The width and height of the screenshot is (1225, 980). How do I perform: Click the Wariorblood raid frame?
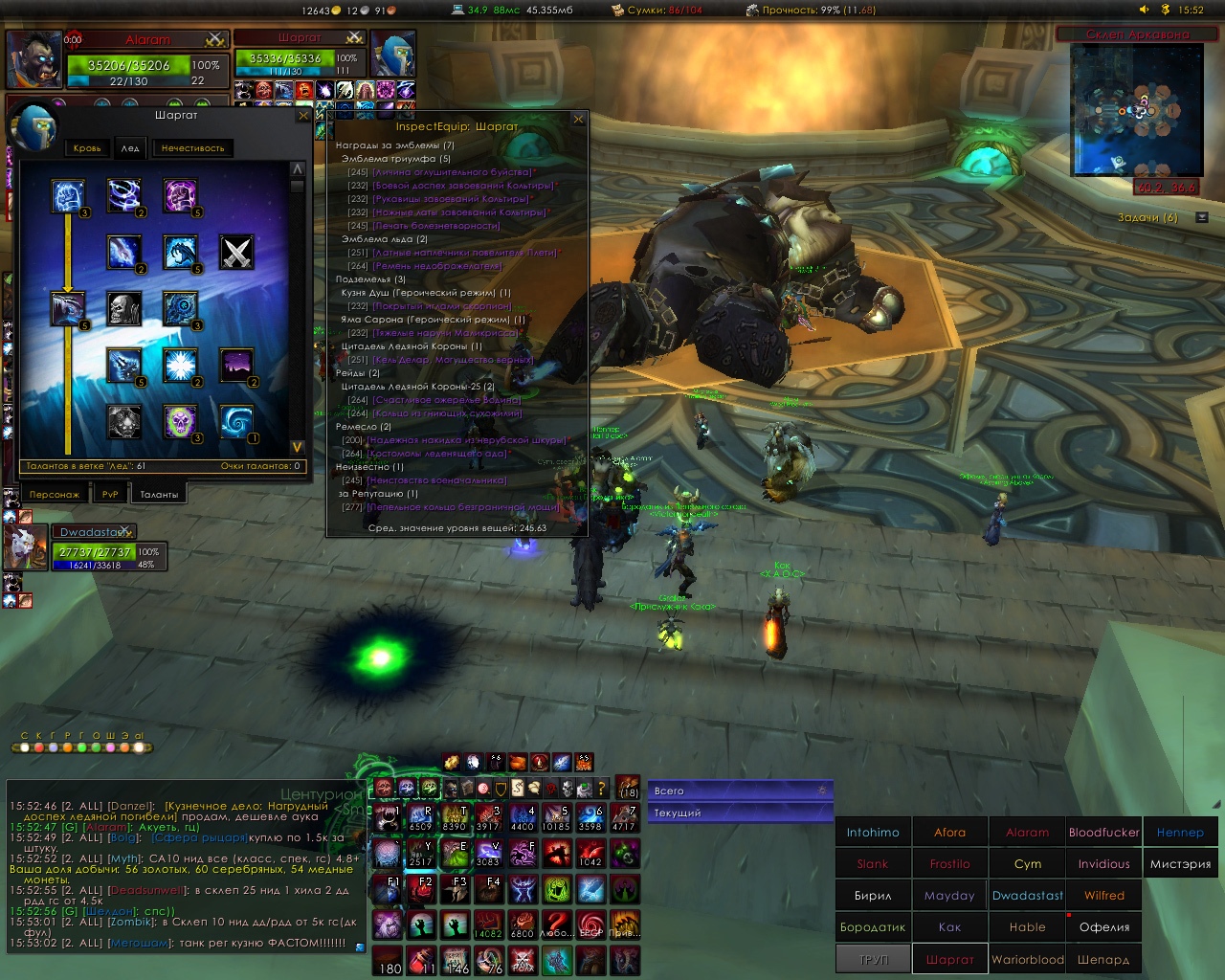(x=1027, y=959)
